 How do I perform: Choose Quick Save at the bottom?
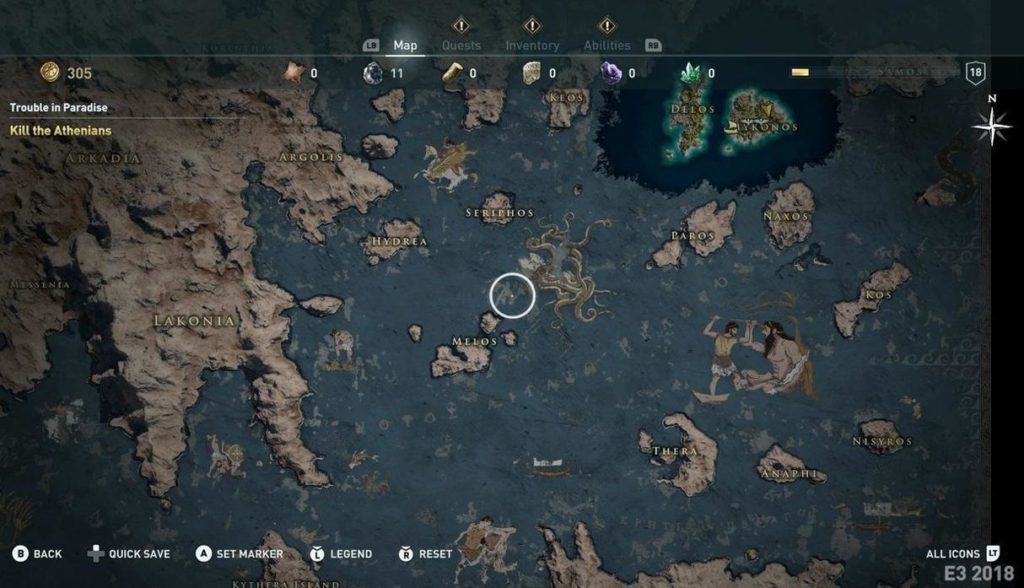(x=129, y=554)
